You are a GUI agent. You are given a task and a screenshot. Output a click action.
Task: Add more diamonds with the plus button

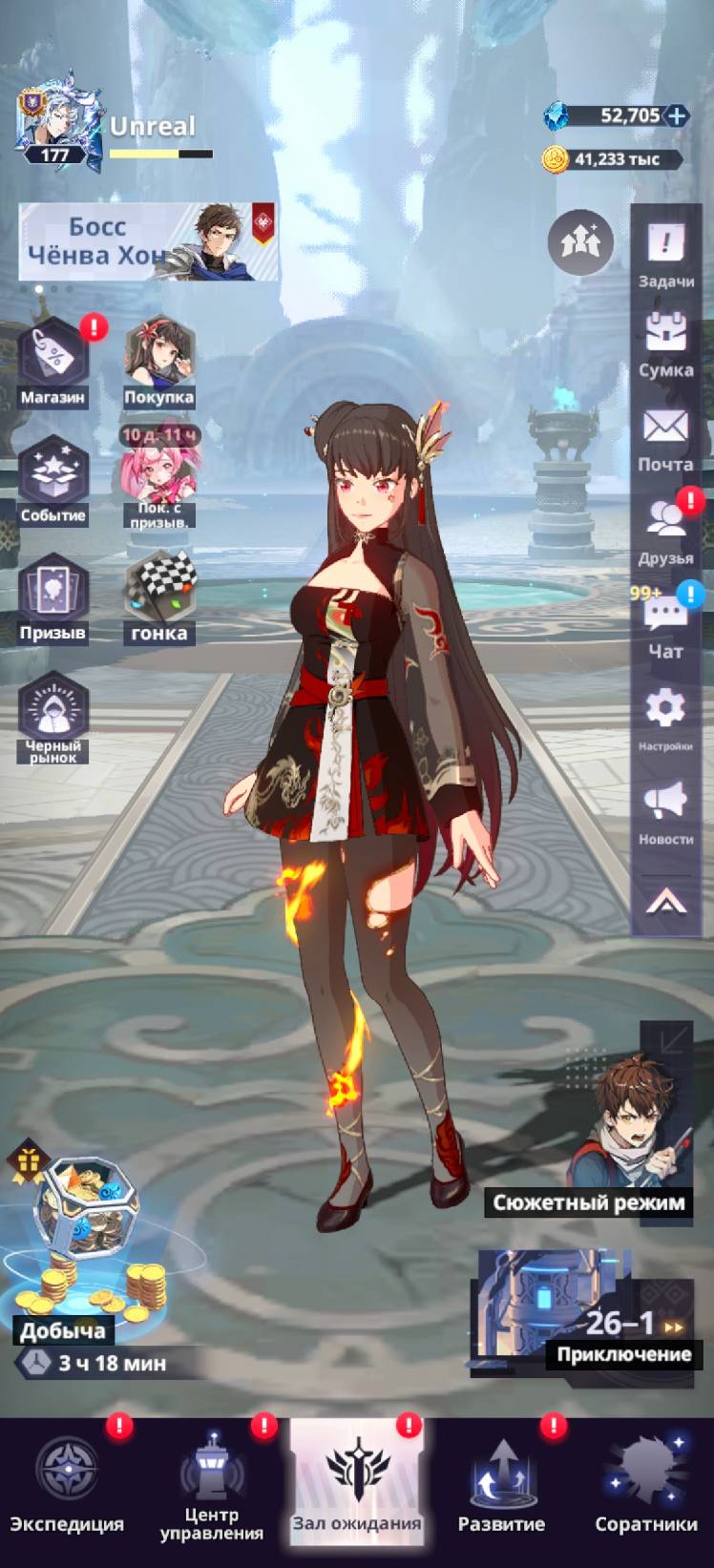click(676, 116)
